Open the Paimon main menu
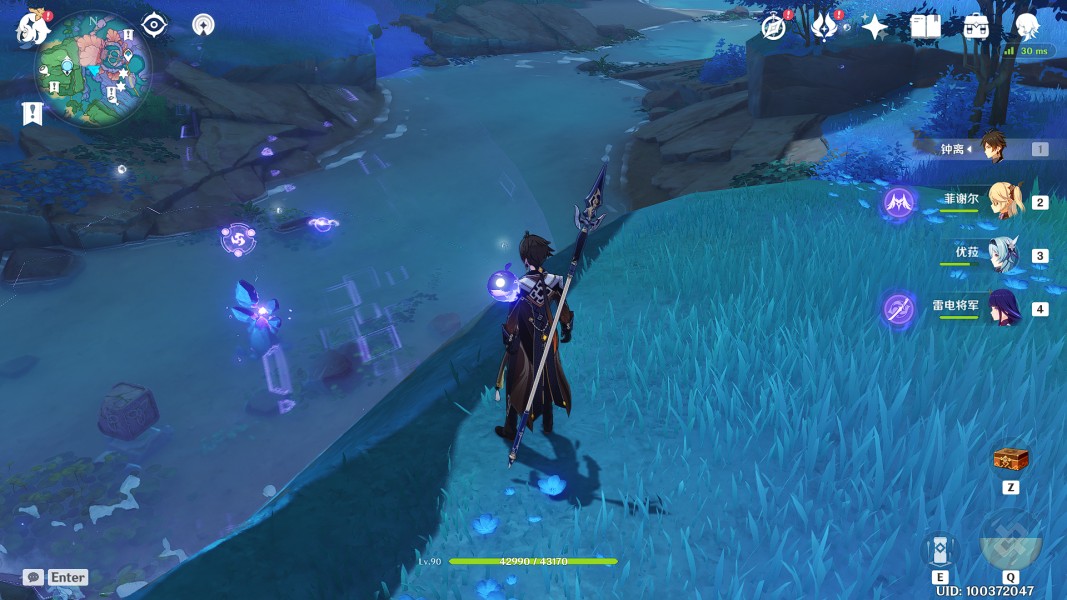1067x600 pixels. 33,28
